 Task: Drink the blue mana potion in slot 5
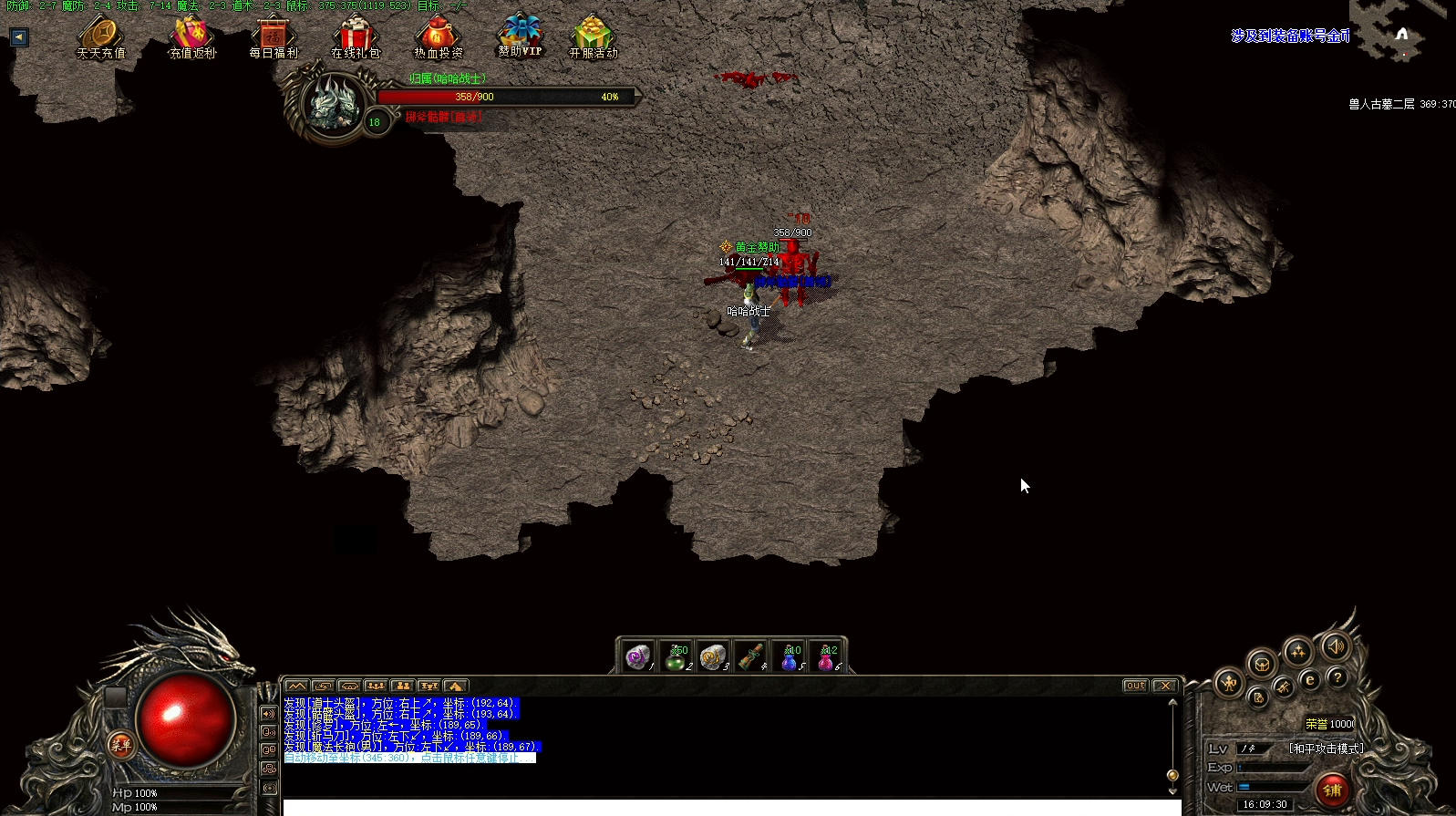[789, 656]
